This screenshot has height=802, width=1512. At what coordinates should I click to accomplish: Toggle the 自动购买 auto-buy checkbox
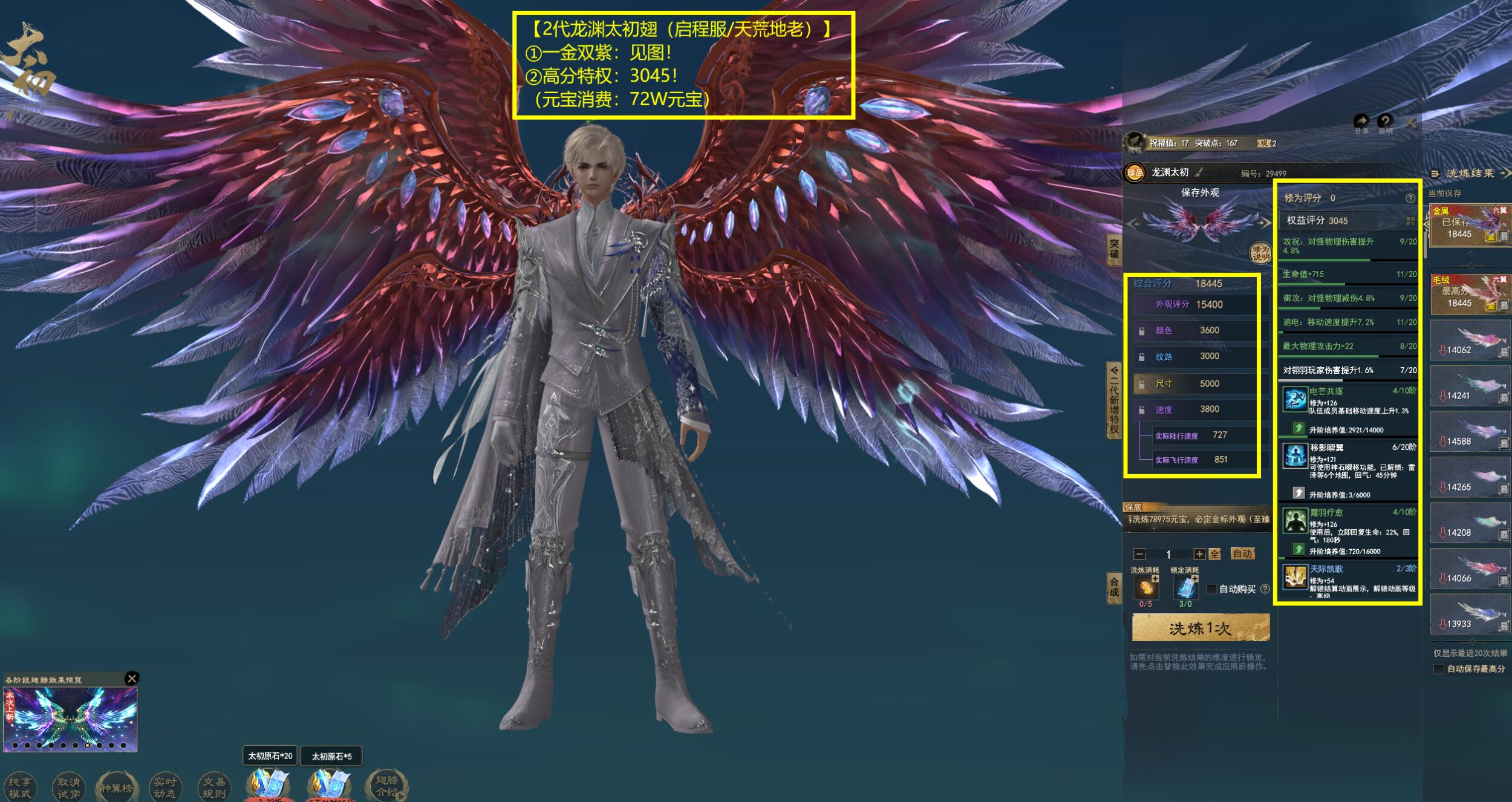tap(1211, 589)
